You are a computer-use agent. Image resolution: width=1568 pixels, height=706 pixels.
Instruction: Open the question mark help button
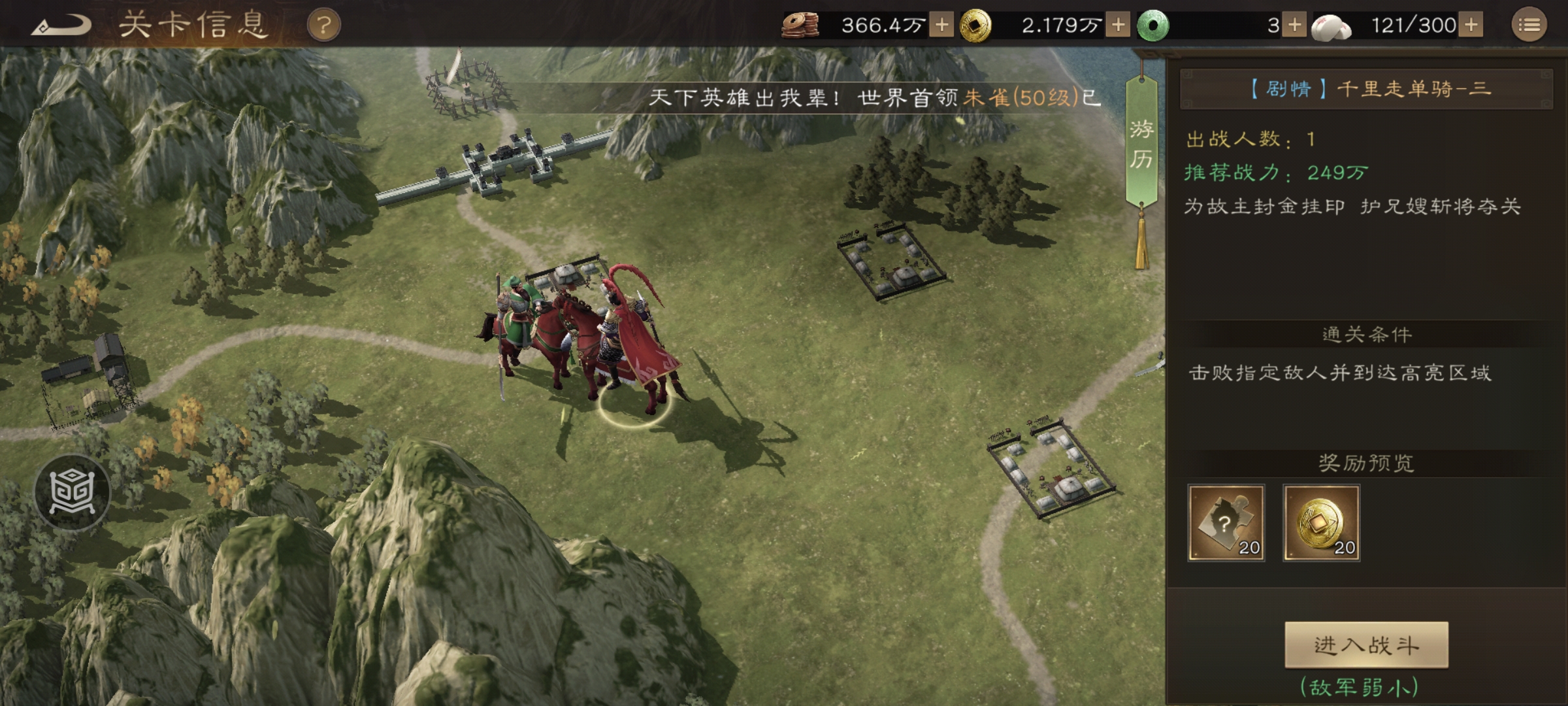point(324,26)
